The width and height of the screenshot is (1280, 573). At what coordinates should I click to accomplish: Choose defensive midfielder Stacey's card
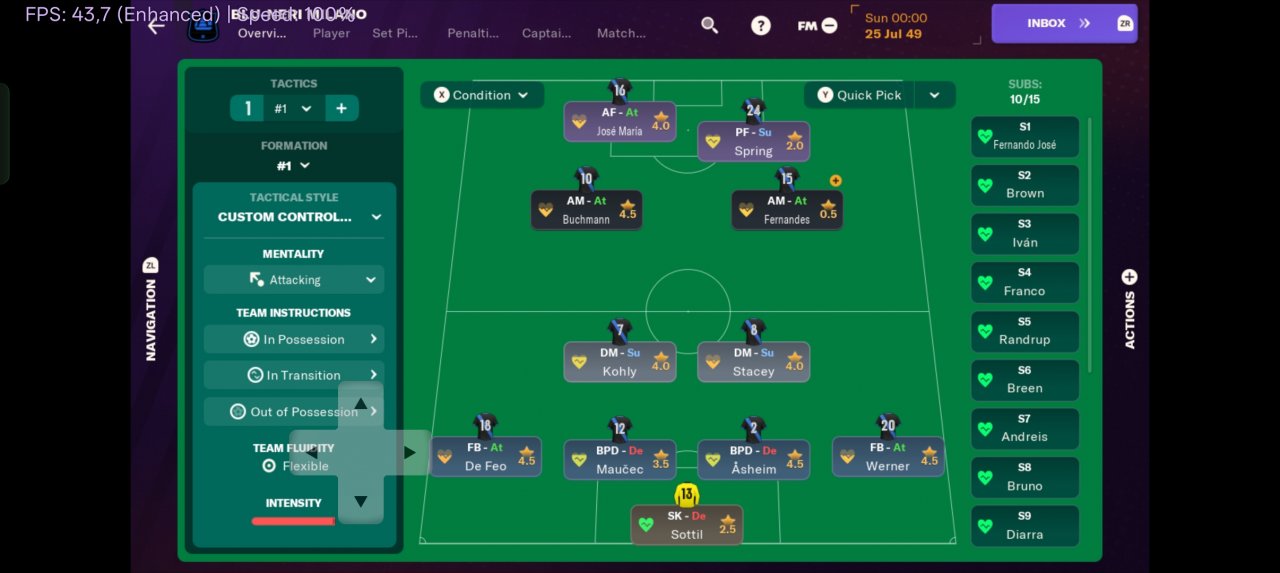(753, 362)
